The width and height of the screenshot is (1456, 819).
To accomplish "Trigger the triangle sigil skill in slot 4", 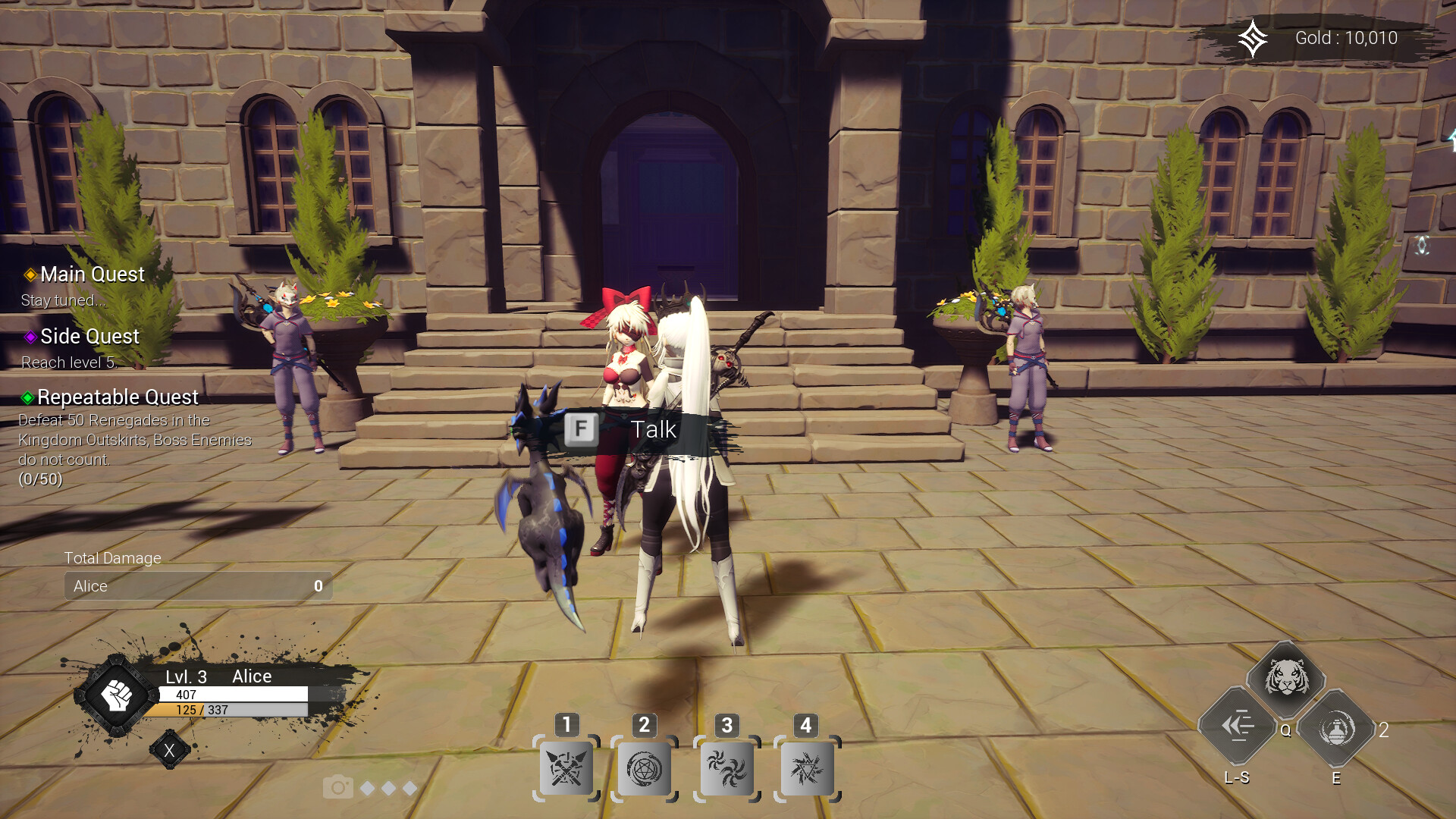I will [x=805, y=768].
